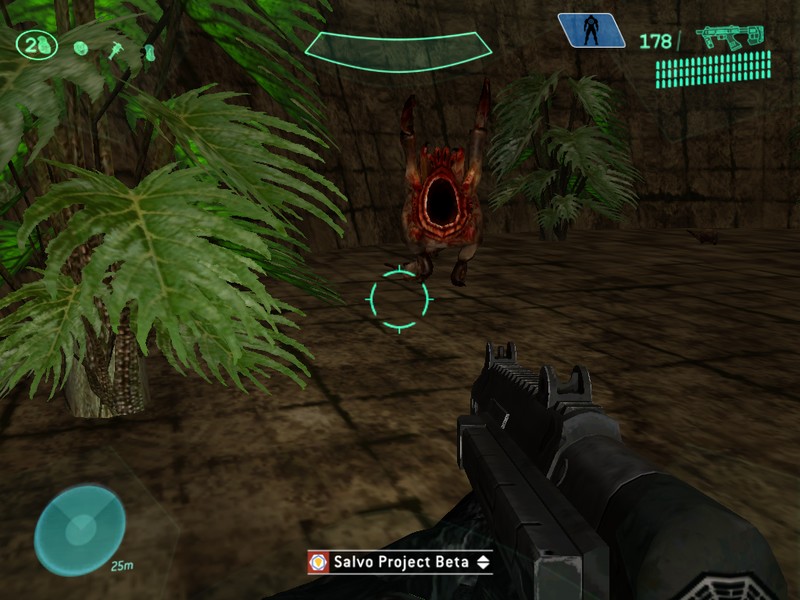Click the circular motion tracker radar
The image size is (800, 600).
(79, 529)
